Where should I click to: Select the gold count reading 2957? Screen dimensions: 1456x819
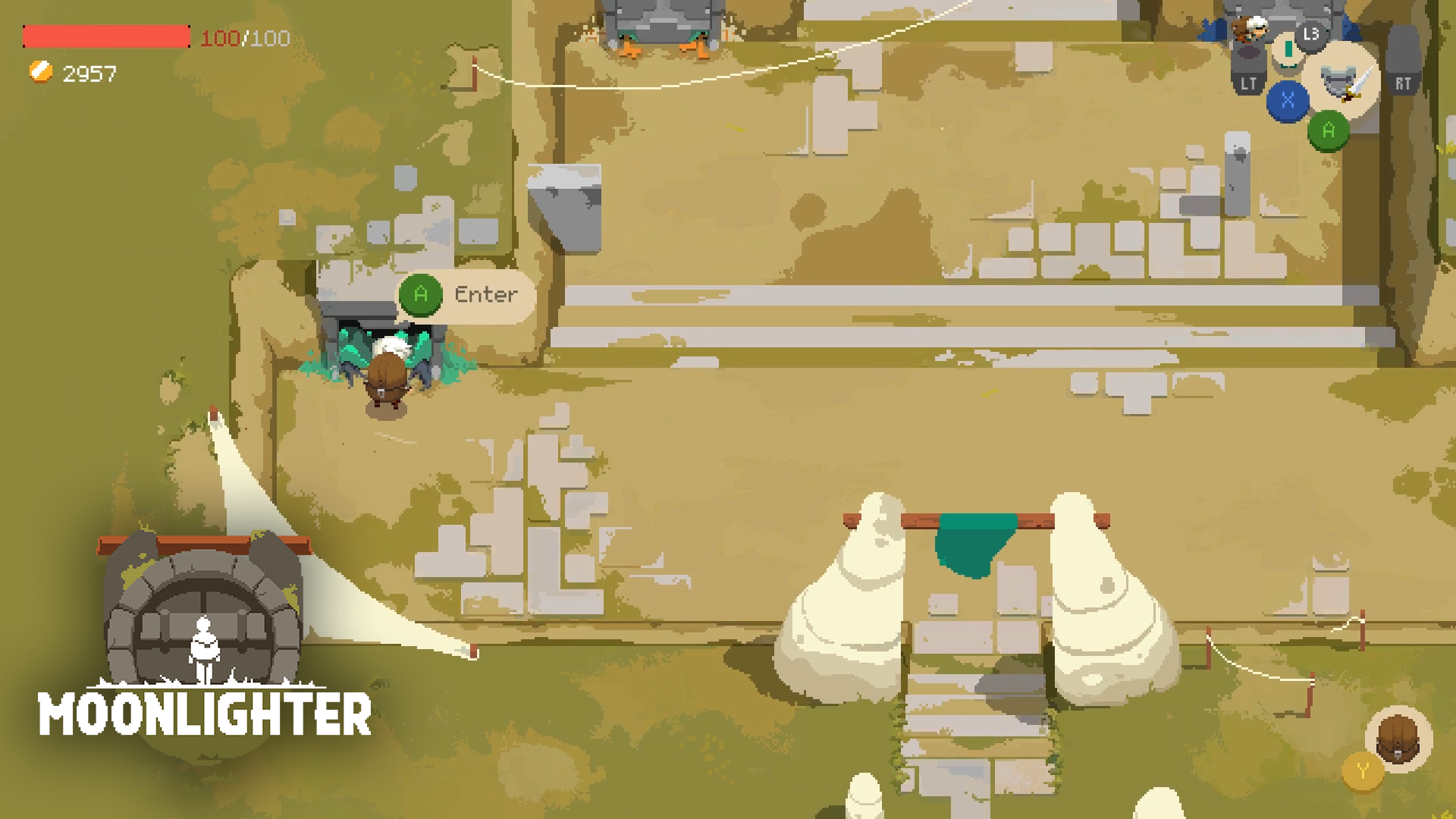click(89, 74)
